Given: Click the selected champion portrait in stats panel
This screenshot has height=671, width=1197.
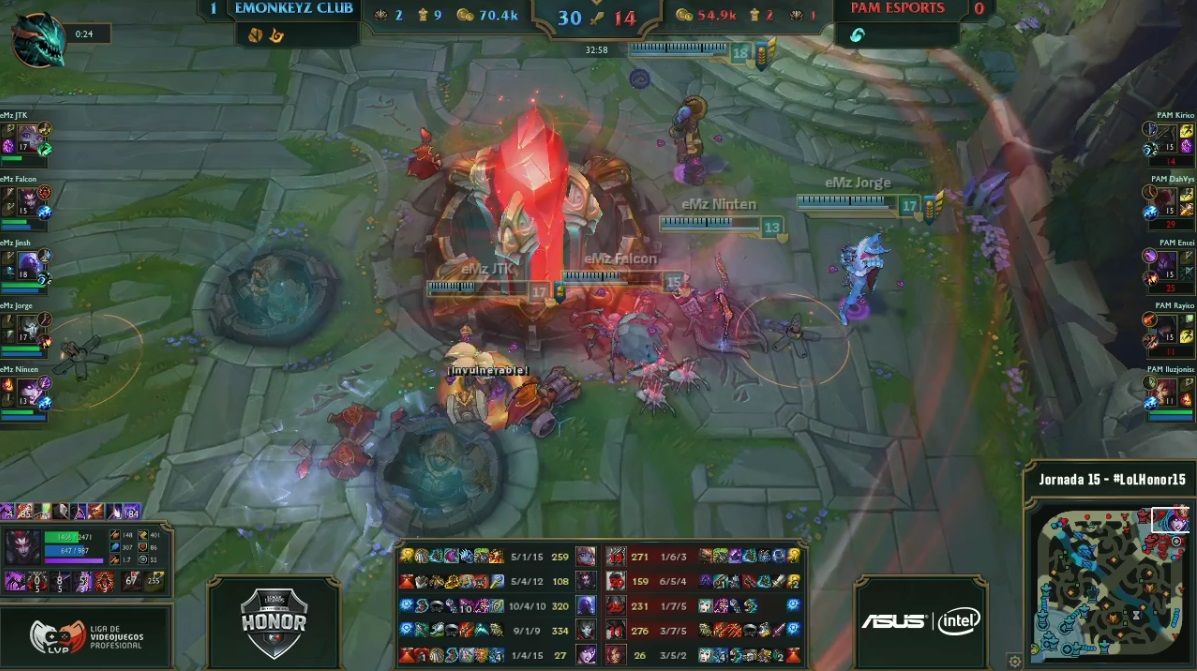Looking at the screenshot, I should point(22,548).
